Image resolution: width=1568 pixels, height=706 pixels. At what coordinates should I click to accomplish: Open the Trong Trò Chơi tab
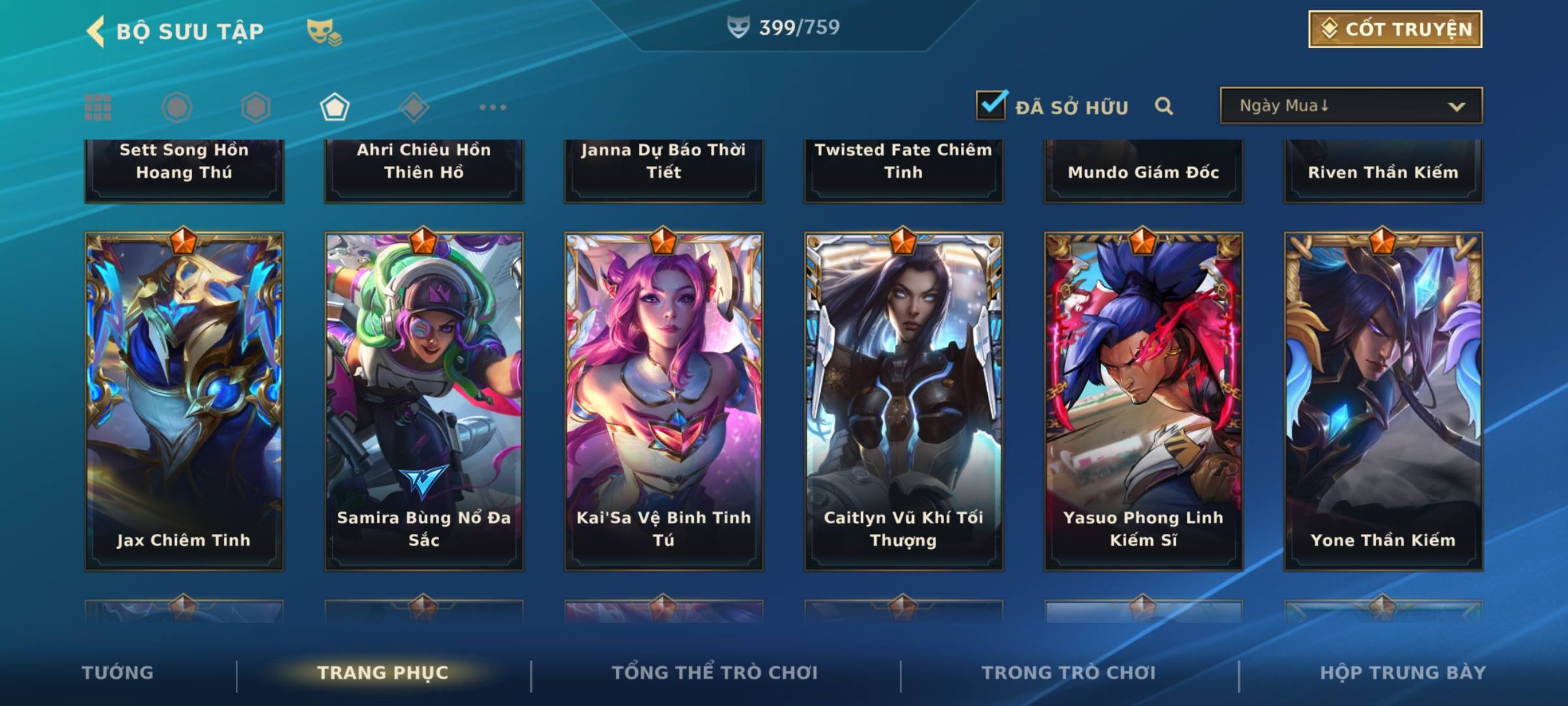pos(1069,673)
